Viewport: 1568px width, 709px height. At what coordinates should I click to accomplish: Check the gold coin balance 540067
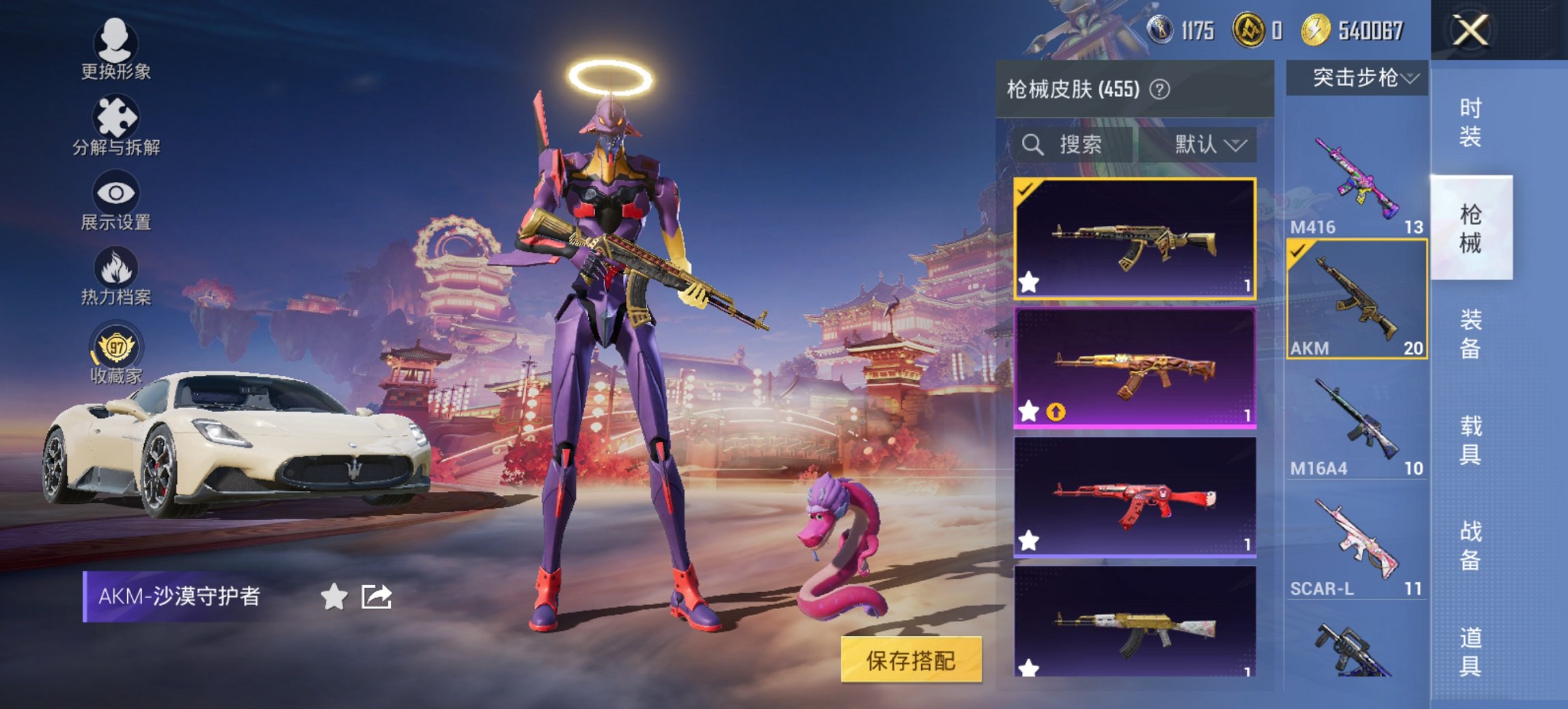(1353, 29)
